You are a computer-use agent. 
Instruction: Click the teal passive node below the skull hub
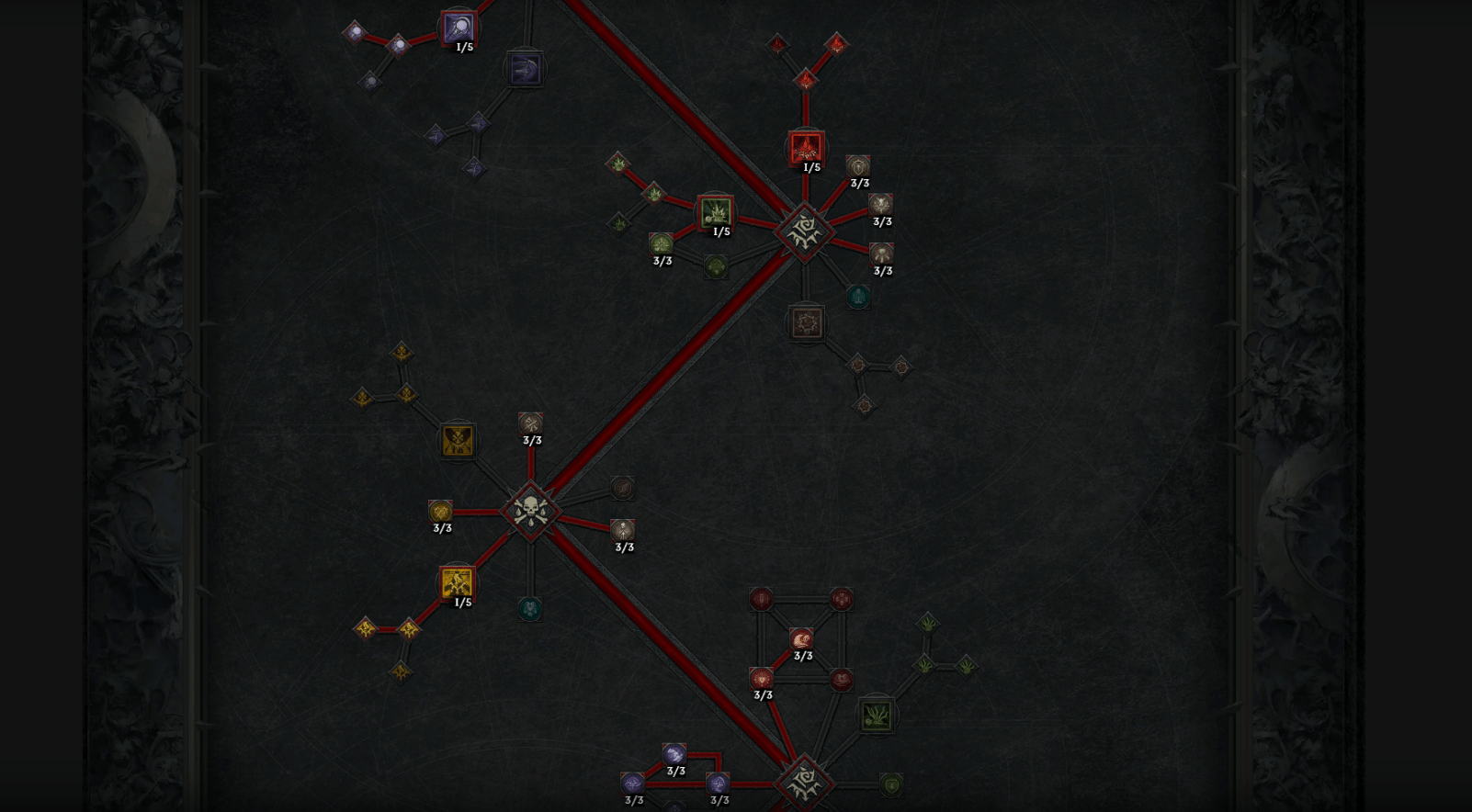point(529,609)
